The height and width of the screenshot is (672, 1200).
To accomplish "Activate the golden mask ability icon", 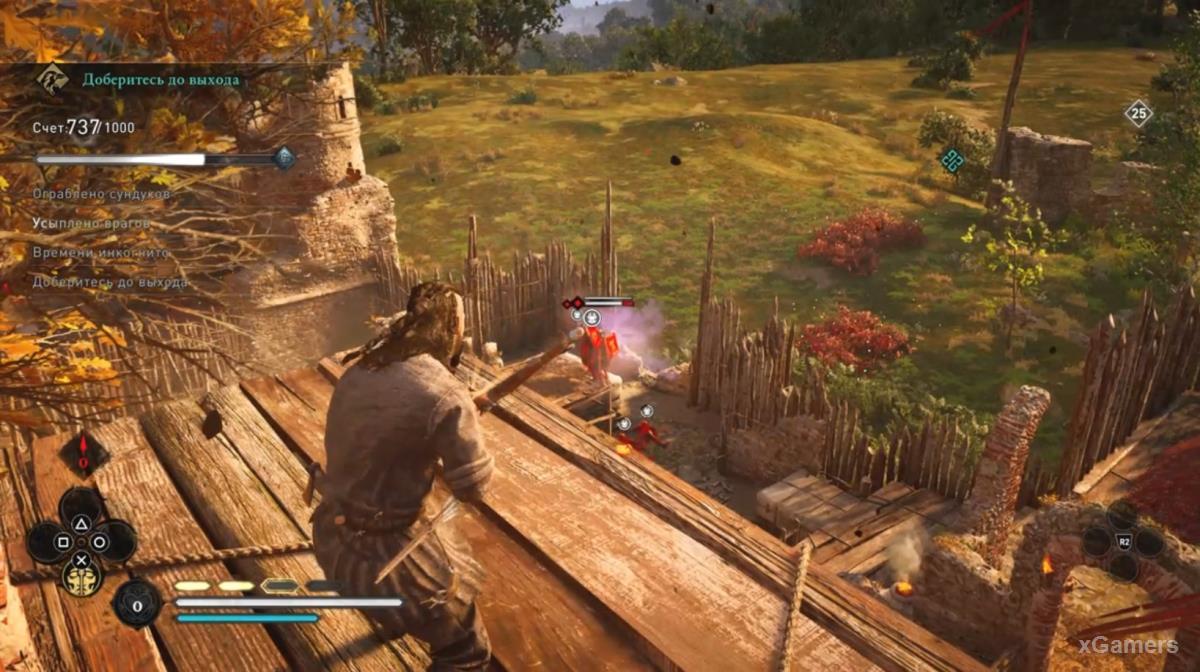I will (x=81, y=577).
